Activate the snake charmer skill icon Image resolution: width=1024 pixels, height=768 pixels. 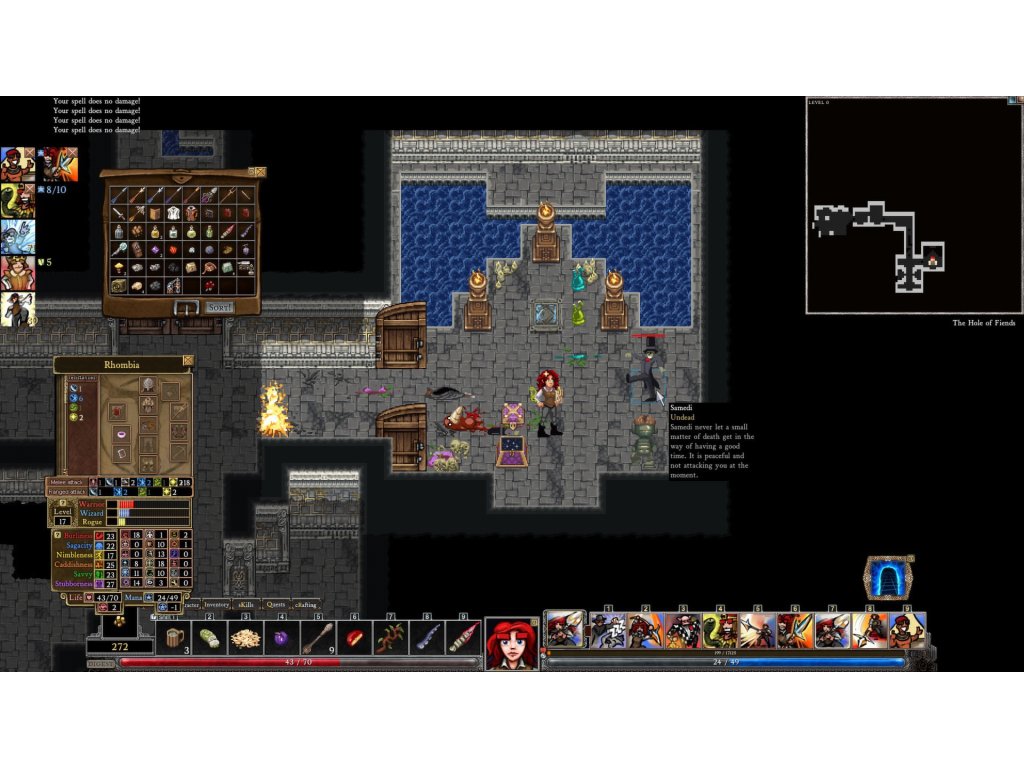tap(720, 631)
